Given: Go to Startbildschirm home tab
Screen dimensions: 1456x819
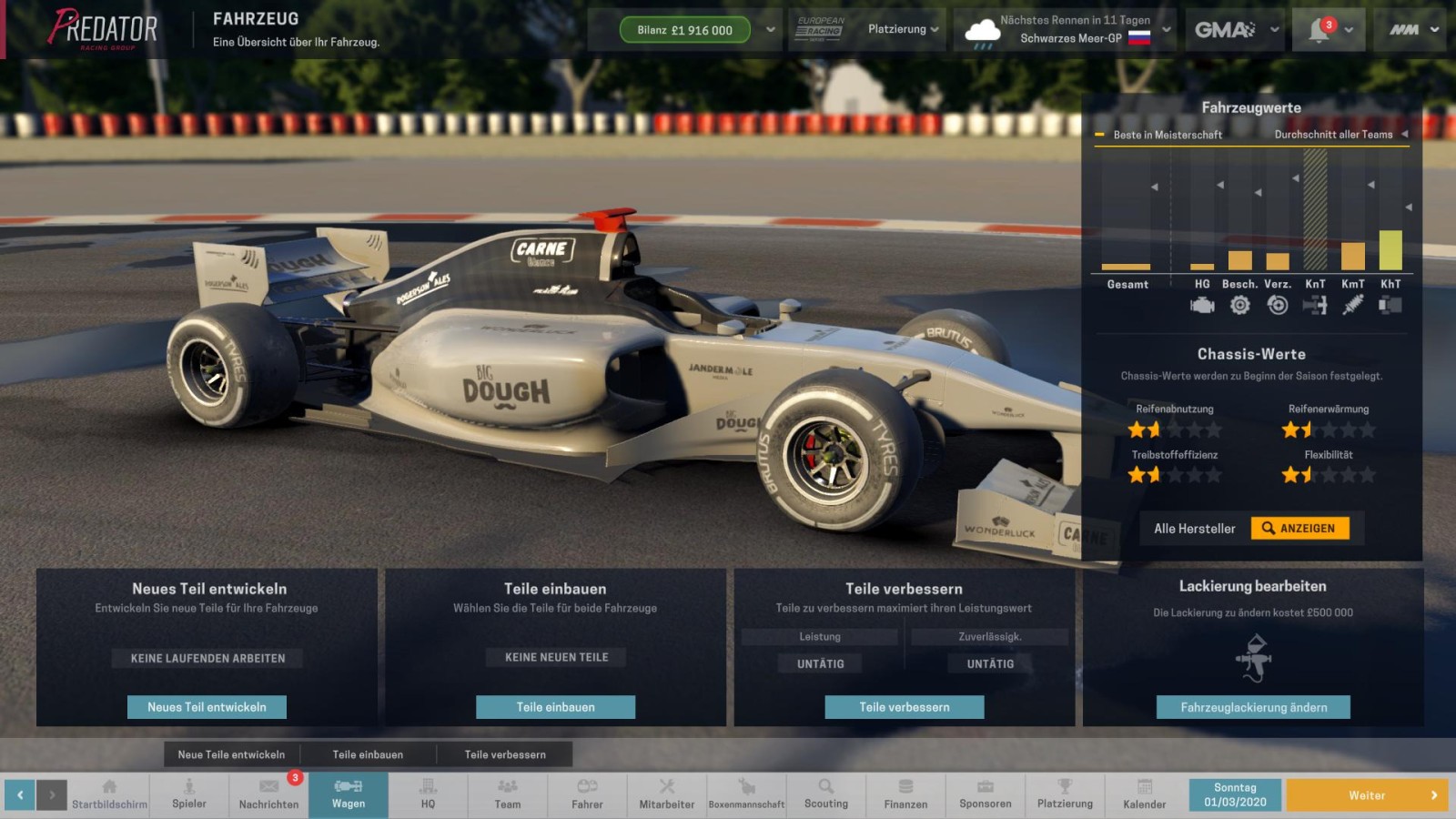Looking at the screenshot, I should [109, 794].
